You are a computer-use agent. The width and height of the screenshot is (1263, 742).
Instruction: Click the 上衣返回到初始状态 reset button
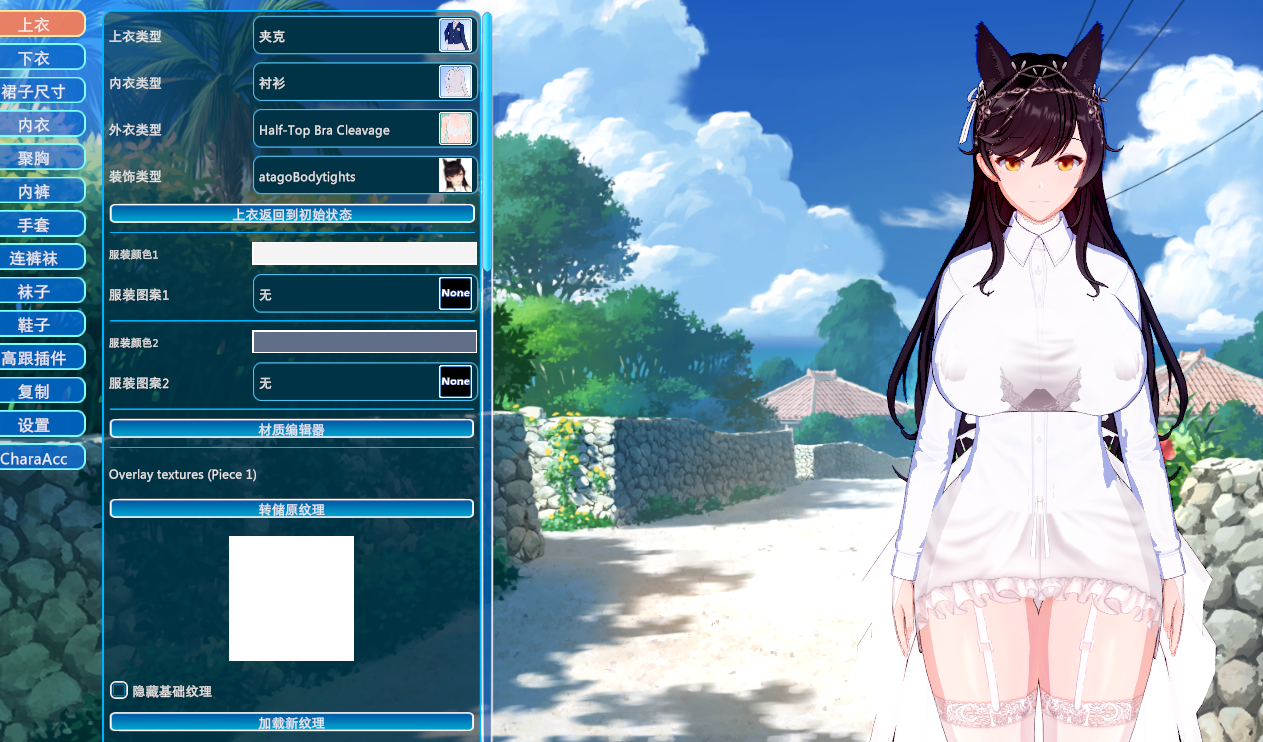[291, 214]
